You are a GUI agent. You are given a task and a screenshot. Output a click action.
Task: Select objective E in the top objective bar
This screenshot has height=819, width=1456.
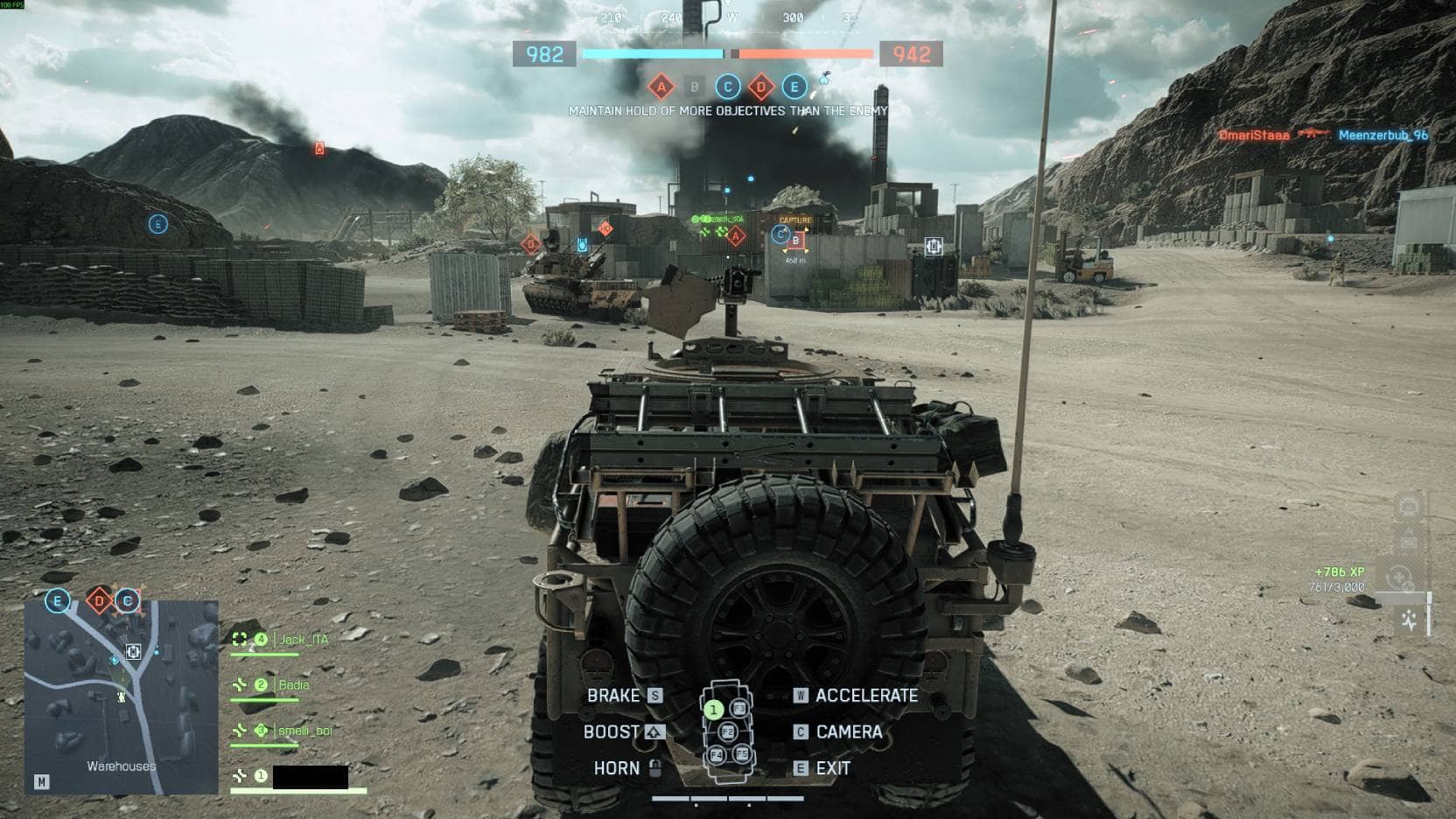(x=794, y=87)
